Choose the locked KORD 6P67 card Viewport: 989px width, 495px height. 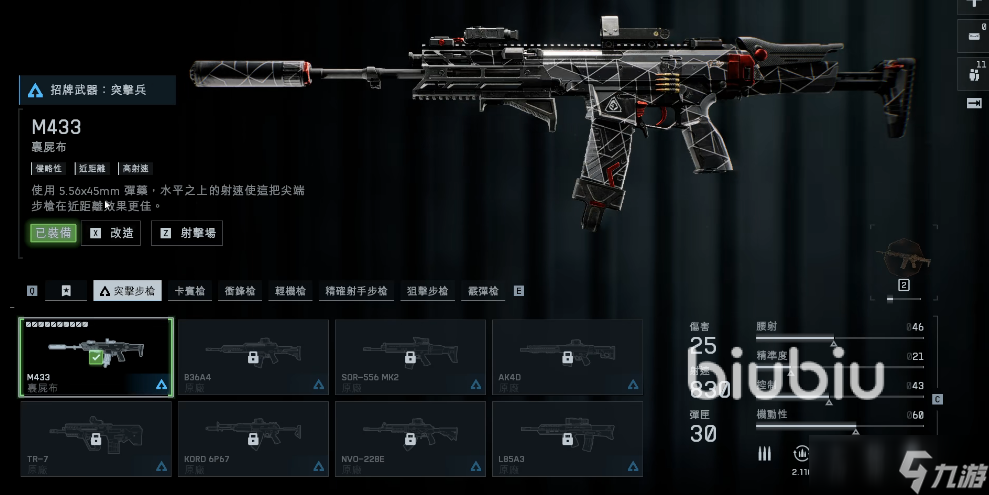[x=253, y=438]
